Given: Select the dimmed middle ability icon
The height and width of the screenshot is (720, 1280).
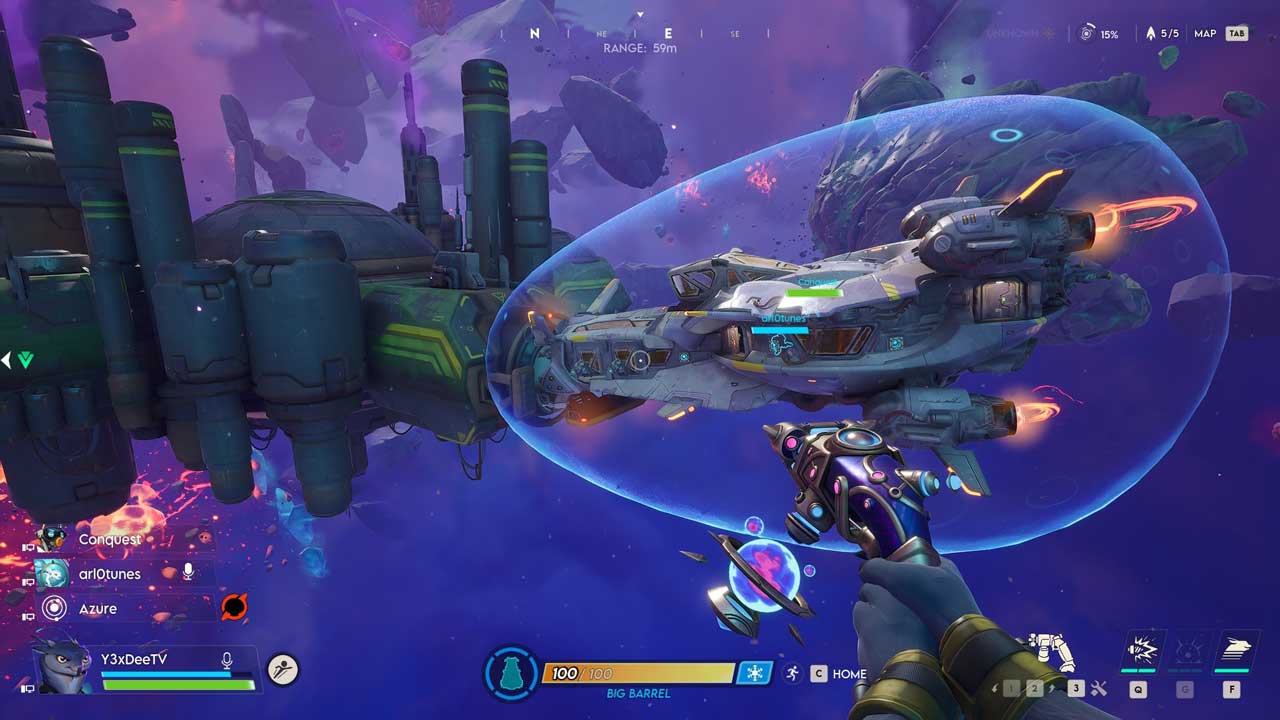Looking at the screenshot, I should [x=1186, y=652].
